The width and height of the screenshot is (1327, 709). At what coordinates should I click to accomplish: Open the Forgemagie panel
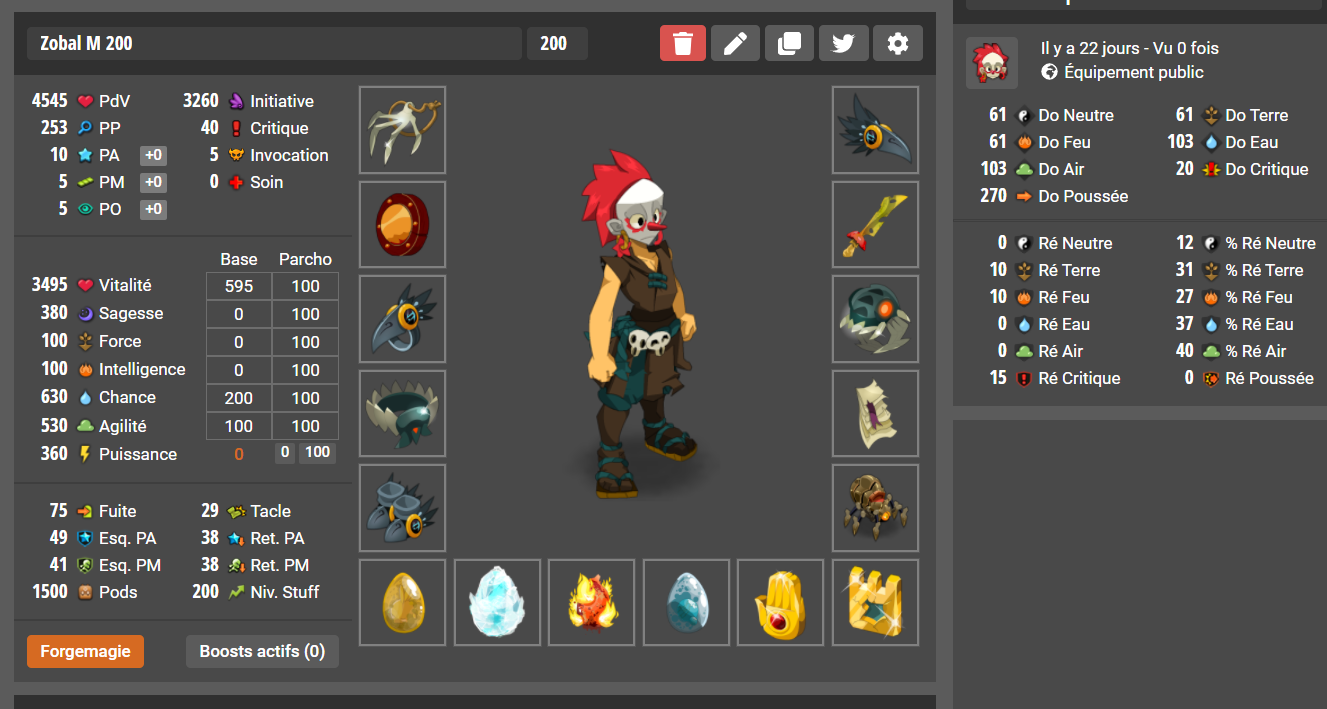(85, 652)
